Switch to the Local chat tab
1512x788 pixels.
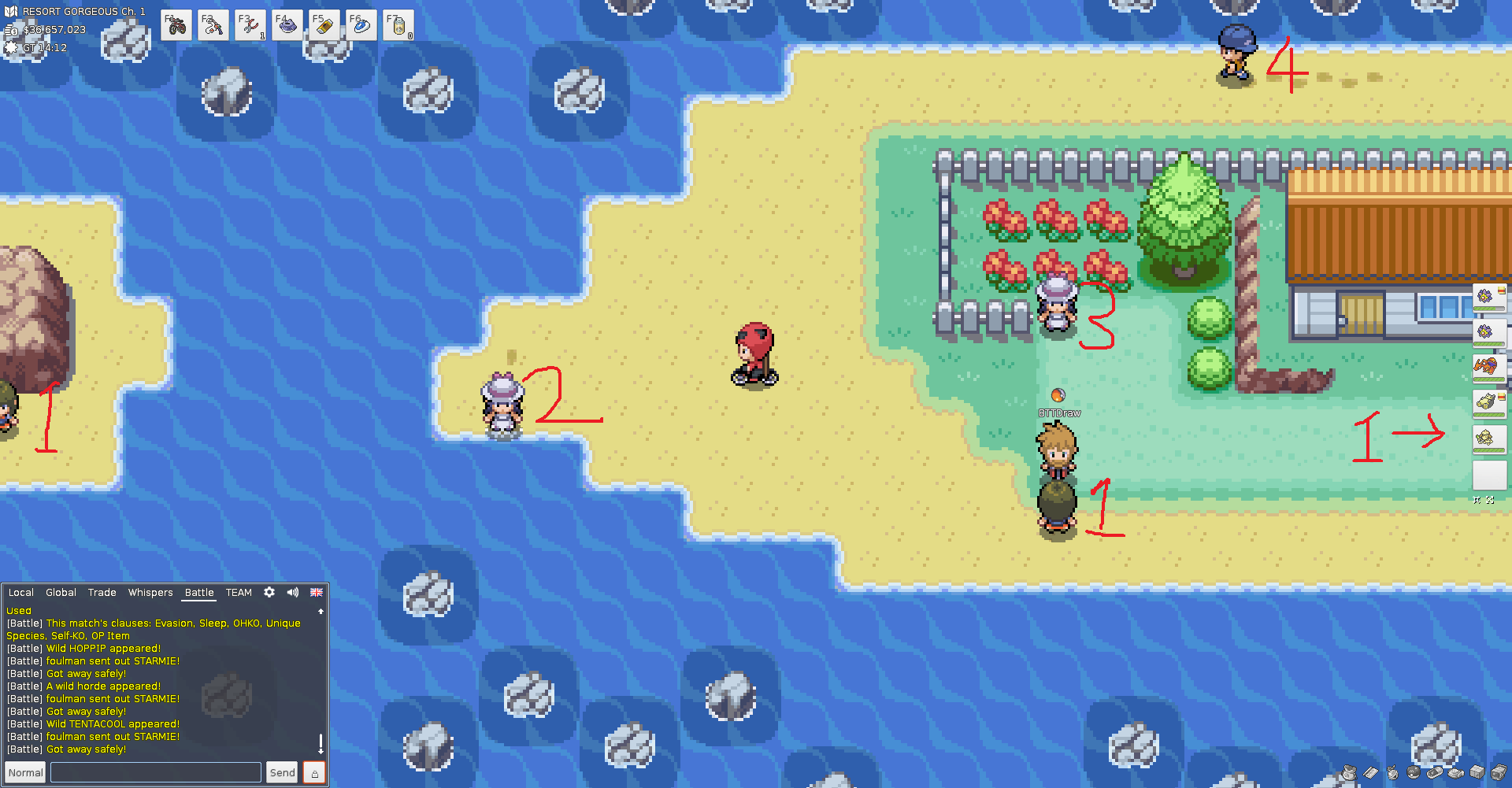click(x=21, y=593)
